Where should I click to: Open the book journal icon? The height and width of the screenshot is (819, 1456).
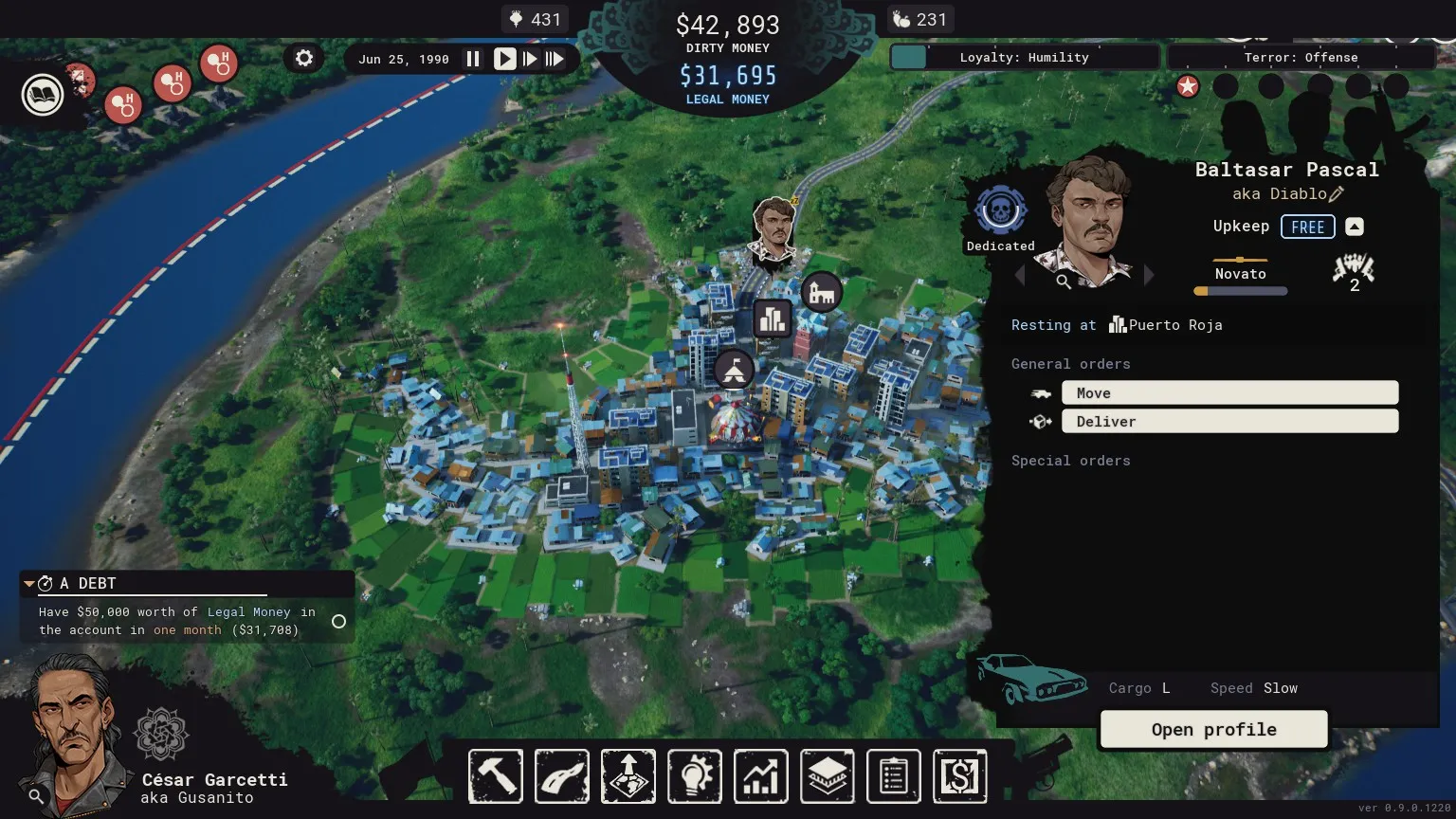pyautogui.click(x=43, y=95)
